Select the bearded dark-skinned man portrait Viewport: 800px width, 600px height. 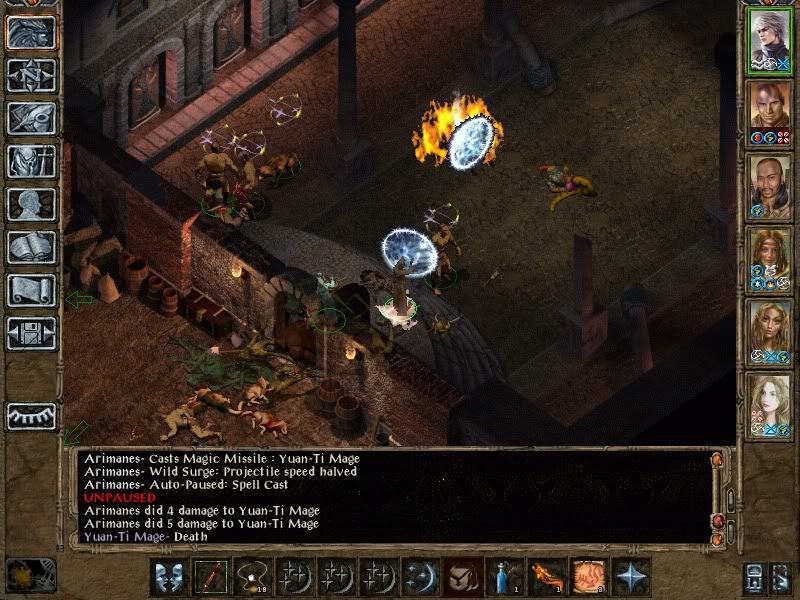click(x=770, y=184)
